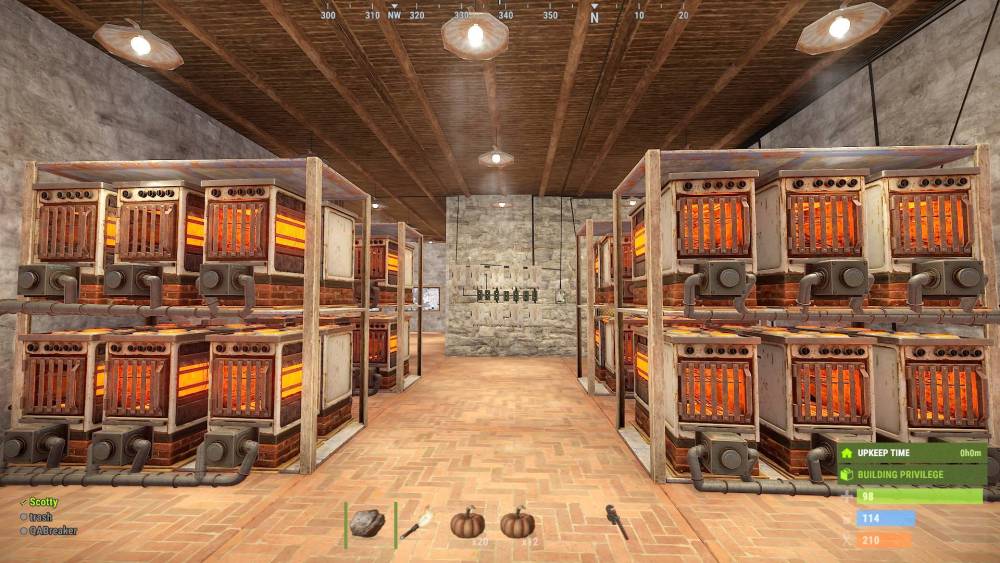Choose teammate QABreaker in the team list
1000x563 pixels.
[52, 530]
